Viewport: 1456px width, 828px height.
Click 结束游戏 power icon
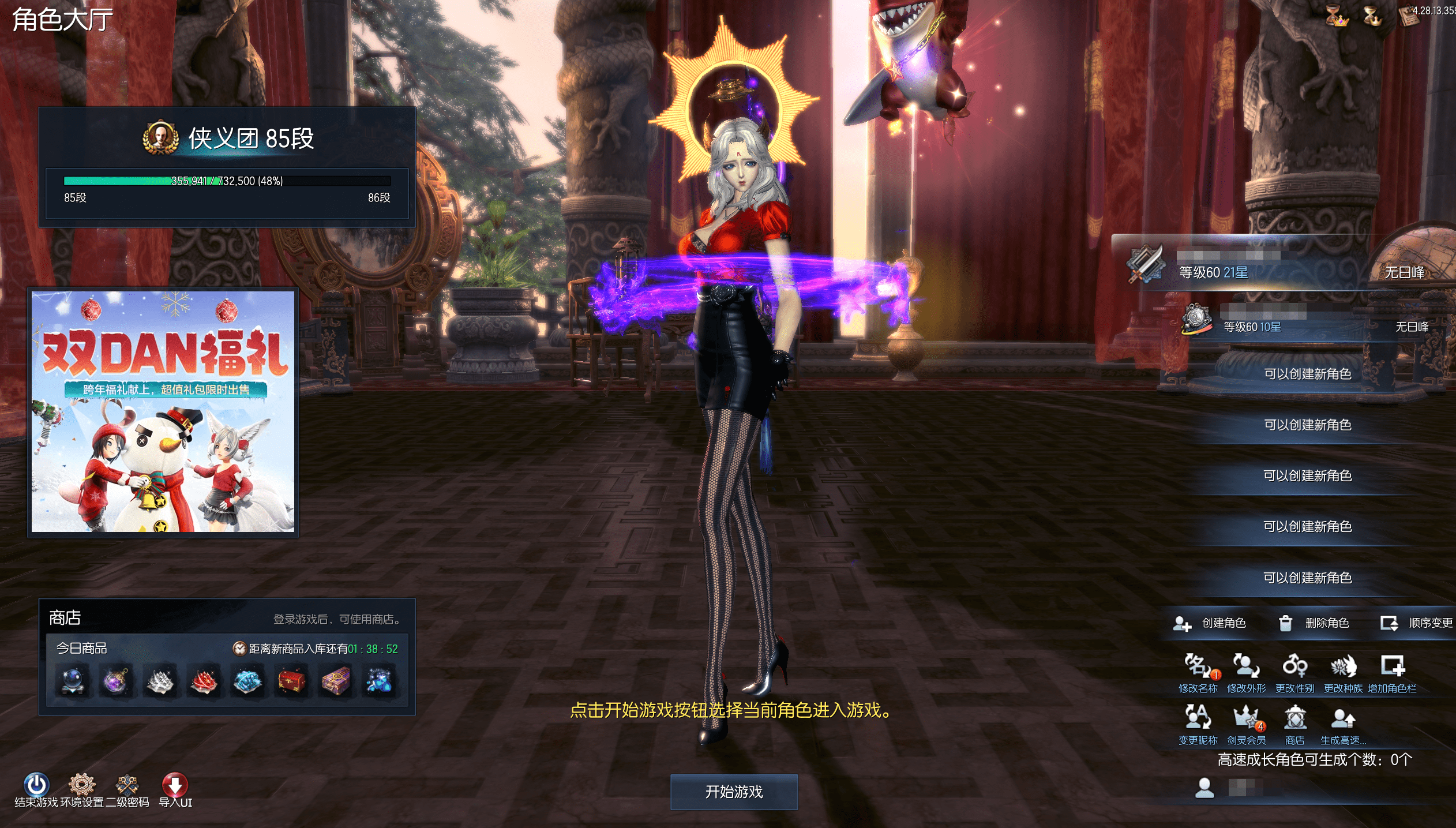(x=36, y=785)
